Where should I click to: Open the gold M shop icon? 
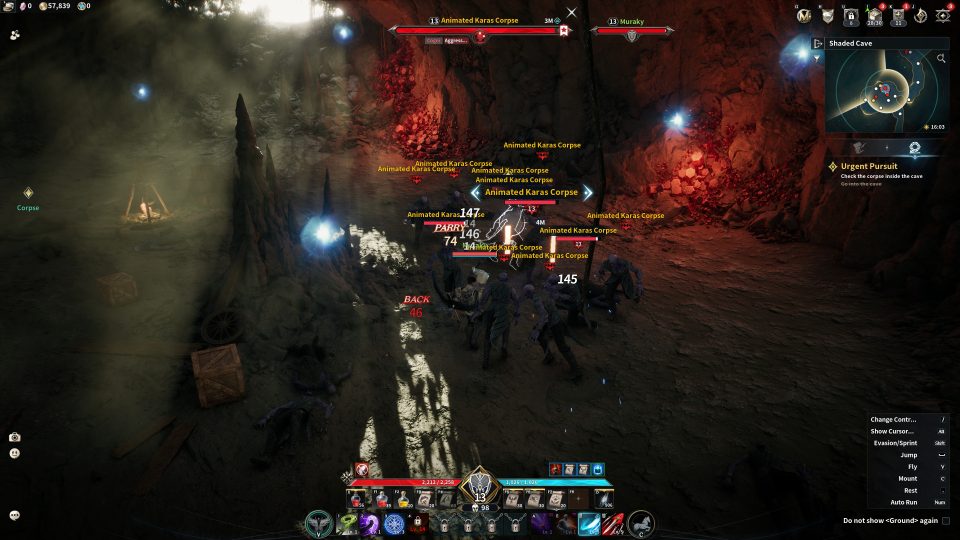805,15
